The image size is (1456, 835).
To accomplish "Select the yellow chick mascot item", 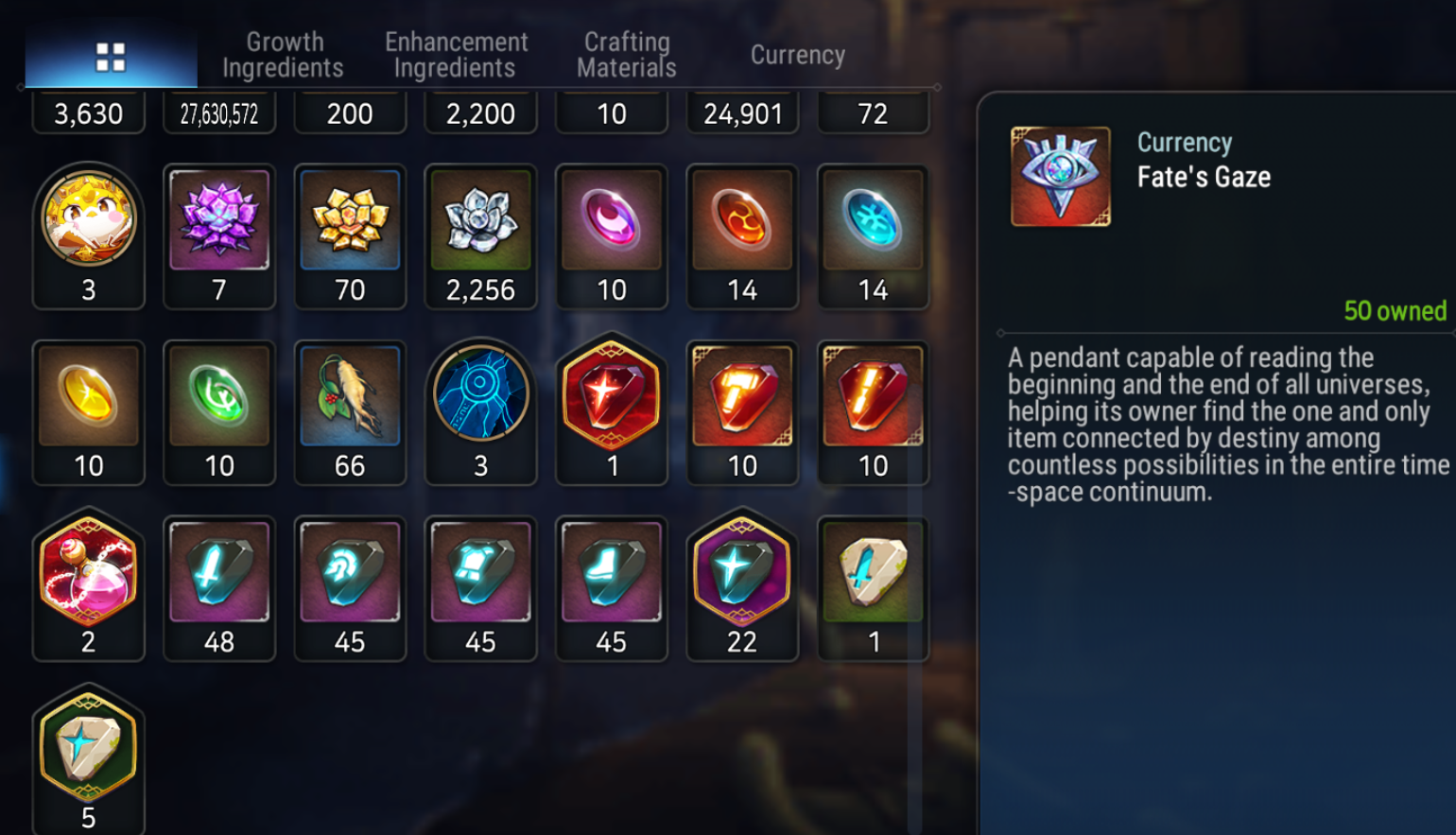I will pos(89,221).
